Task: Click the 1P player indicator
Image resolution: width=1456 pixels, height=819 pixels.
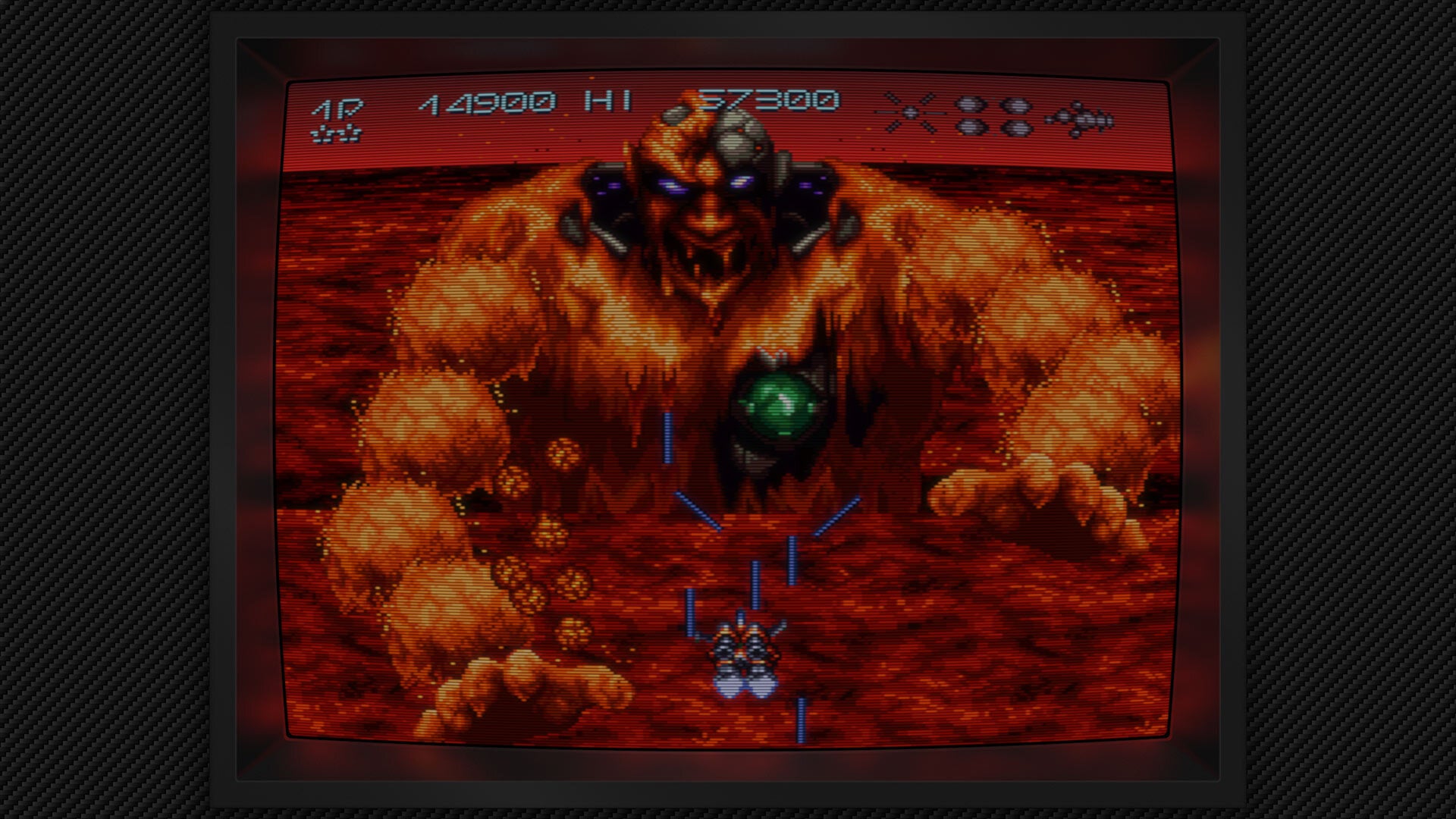Action: click(337, 108)
